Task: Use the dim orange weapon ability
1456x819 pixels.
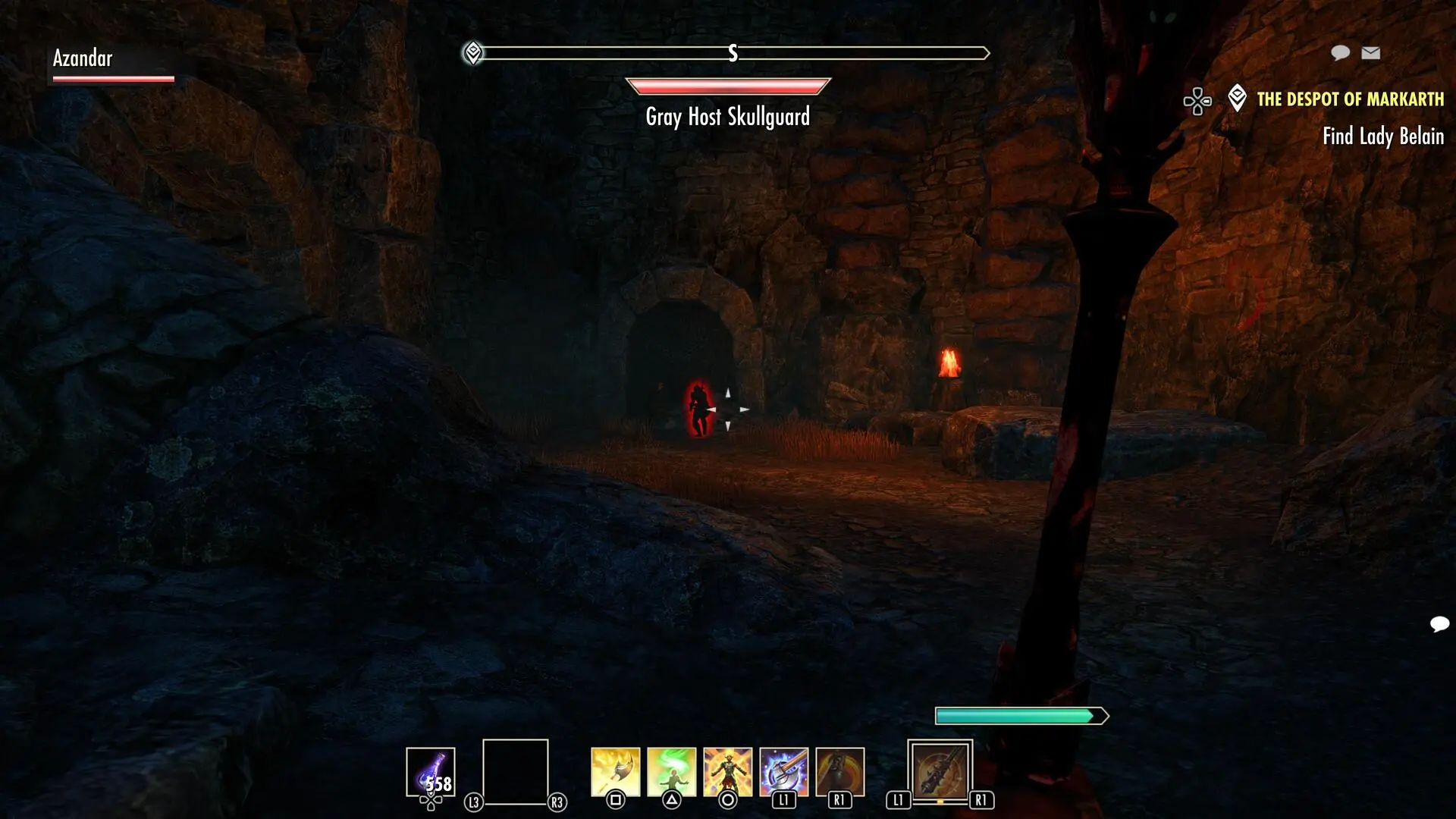Action: [839, 771]
